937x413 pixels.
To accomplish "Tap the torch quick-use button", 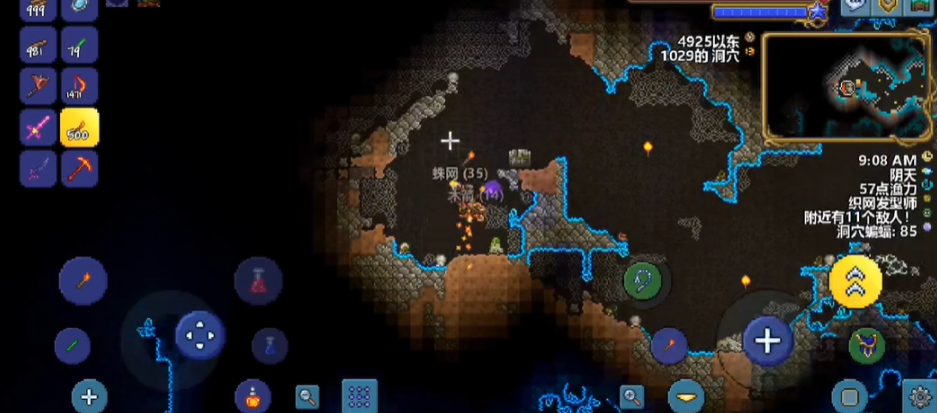I will (83, 280).
